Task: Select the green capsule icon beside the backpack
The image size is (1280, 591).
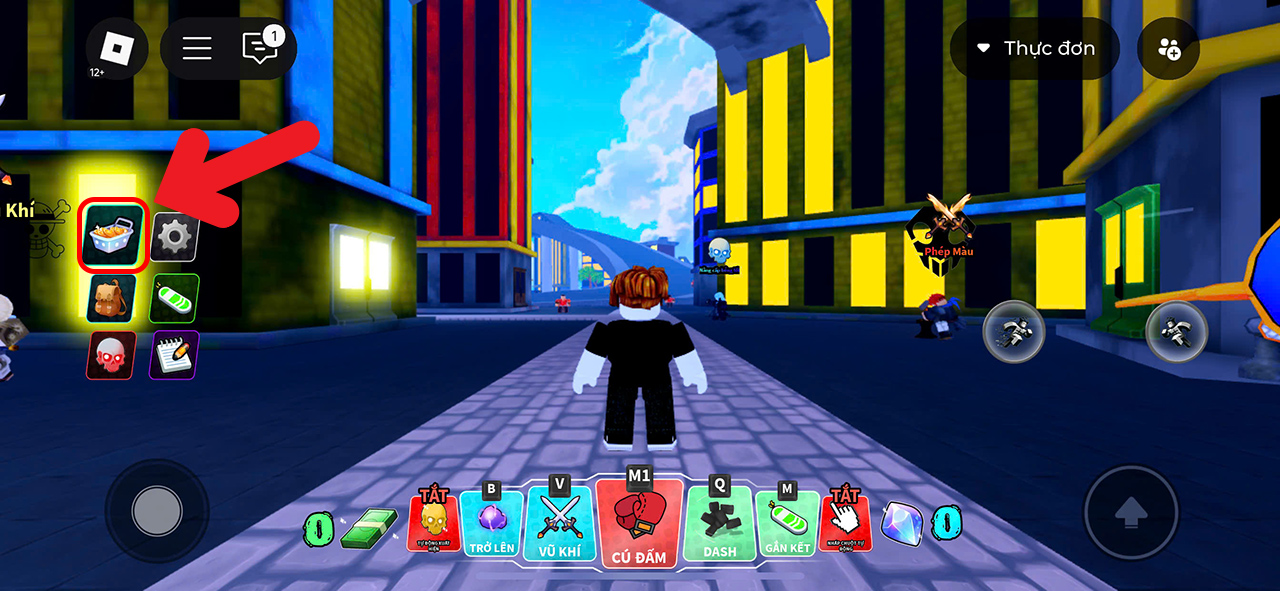Action: pos(175,297)
